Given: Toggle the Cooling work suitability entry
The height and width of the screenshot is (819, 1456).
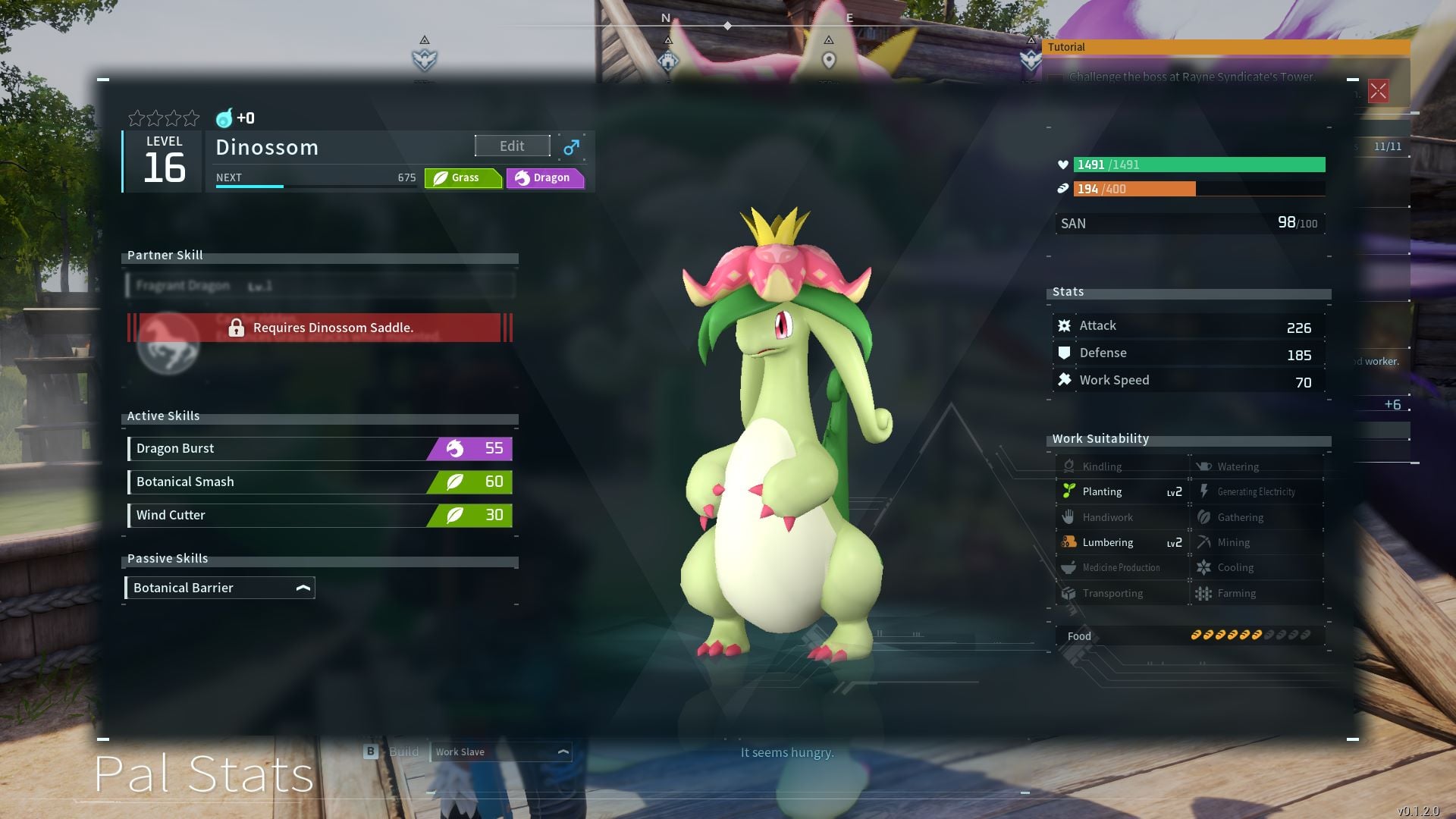Looking at the screenshot, I should click(1204, 567).
